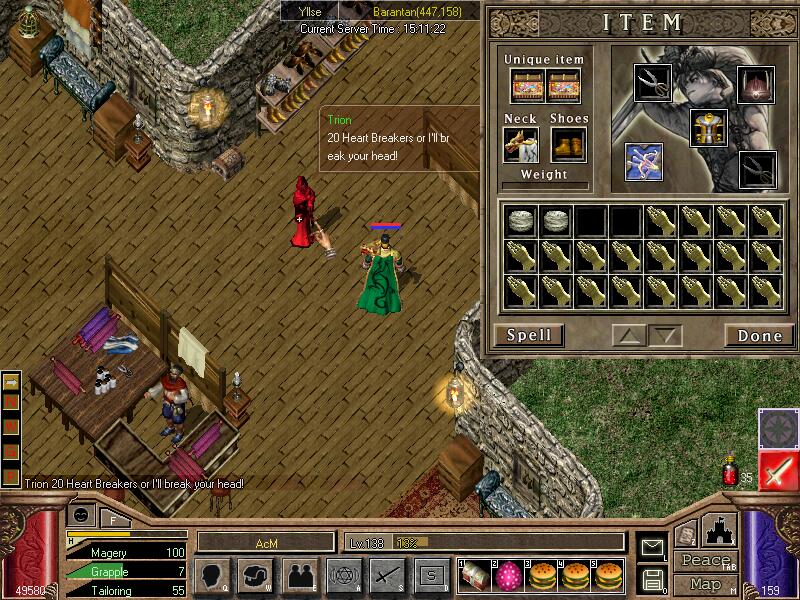
Task: Select the blue cloth item in equipment
Action: coord(643,161)
